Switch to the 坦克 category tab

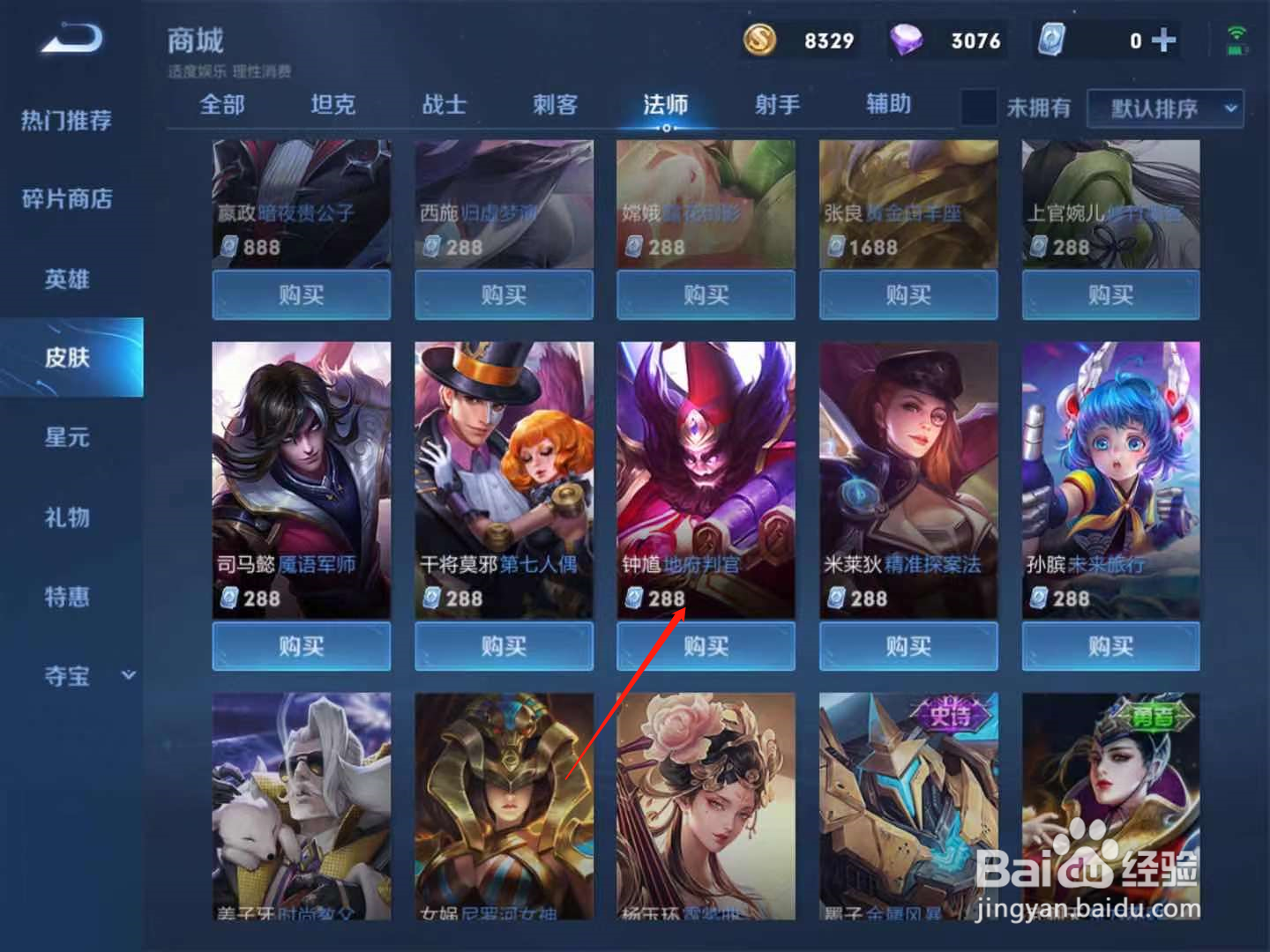tap(331, 104)
